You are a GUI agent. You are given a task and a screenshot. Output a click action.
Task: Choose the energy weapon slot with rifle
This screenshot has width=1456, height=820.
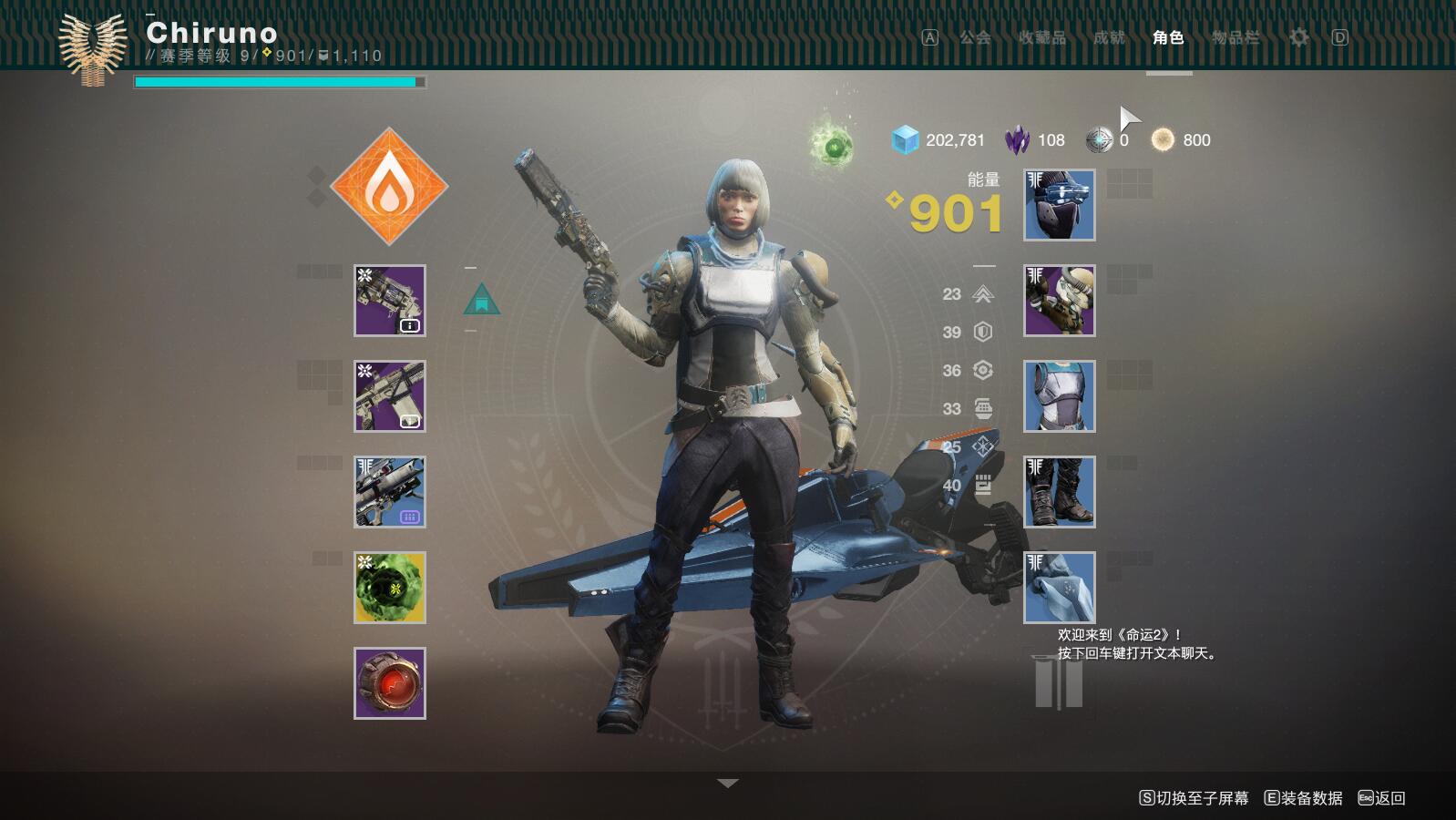(390, 396)
